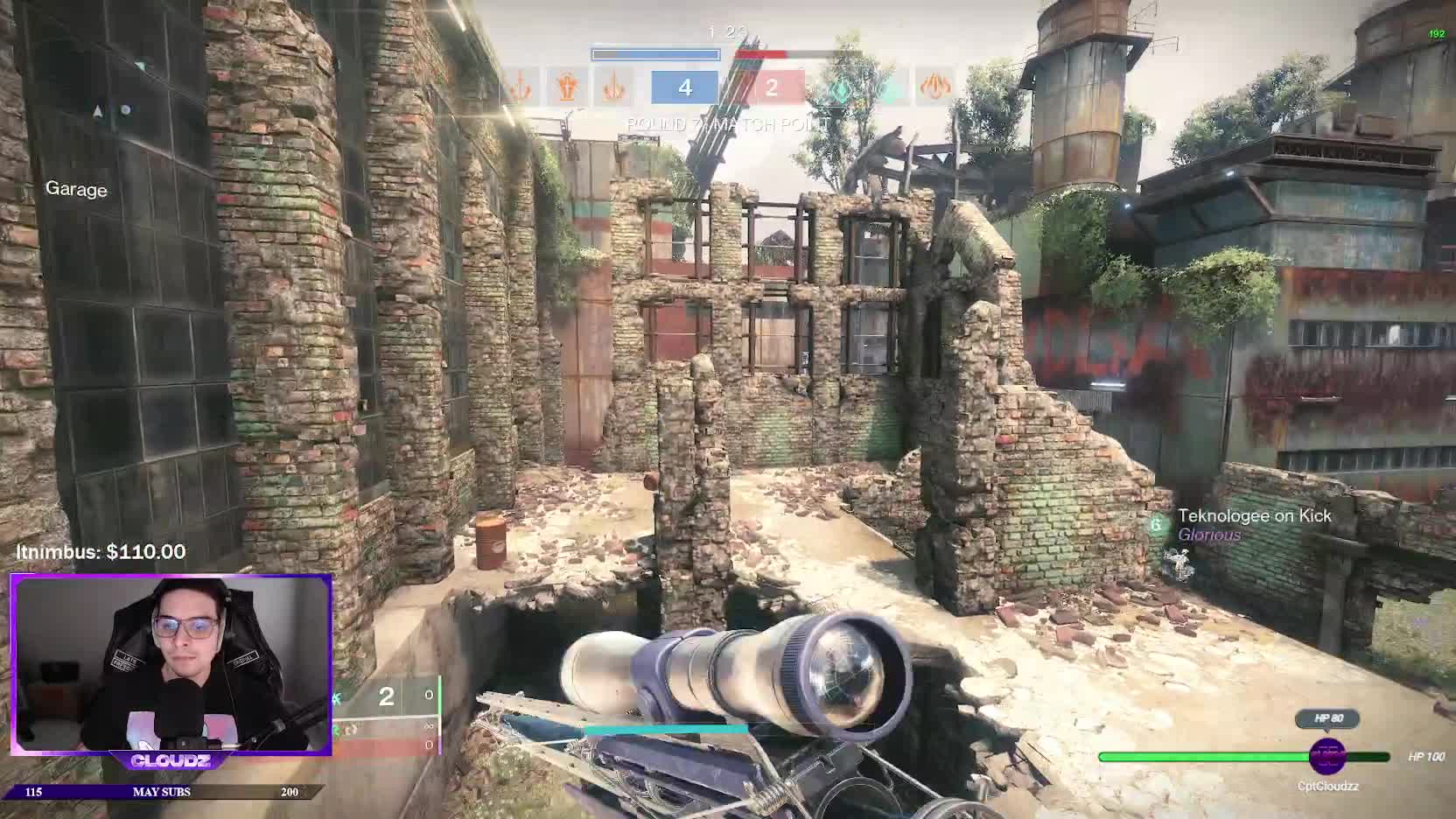Select the weapon slot showing 2 ammo
The image size is (1456, 819).
pos(386,696)
